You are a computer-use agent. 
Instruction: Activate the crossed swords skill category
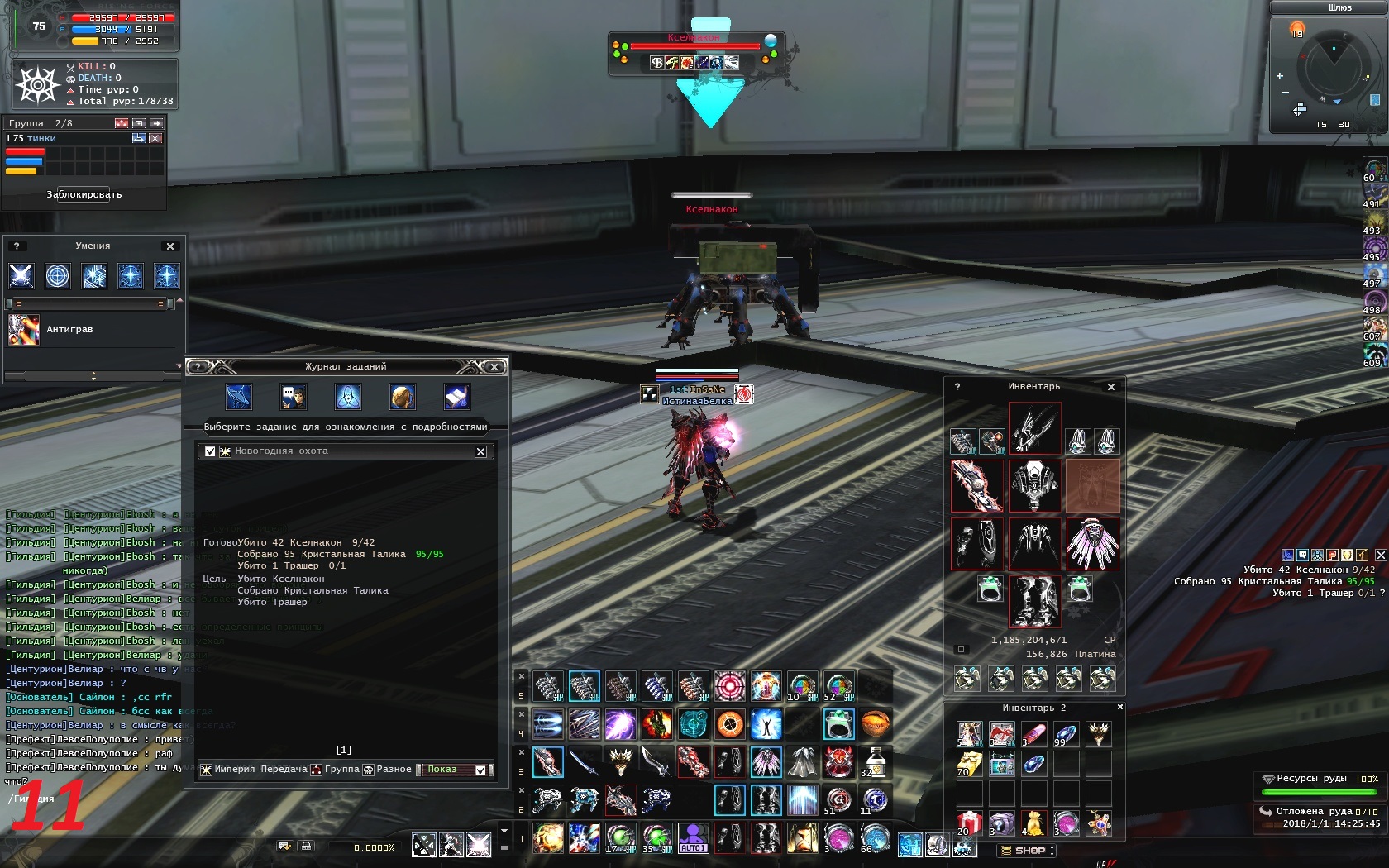[21, 276]
